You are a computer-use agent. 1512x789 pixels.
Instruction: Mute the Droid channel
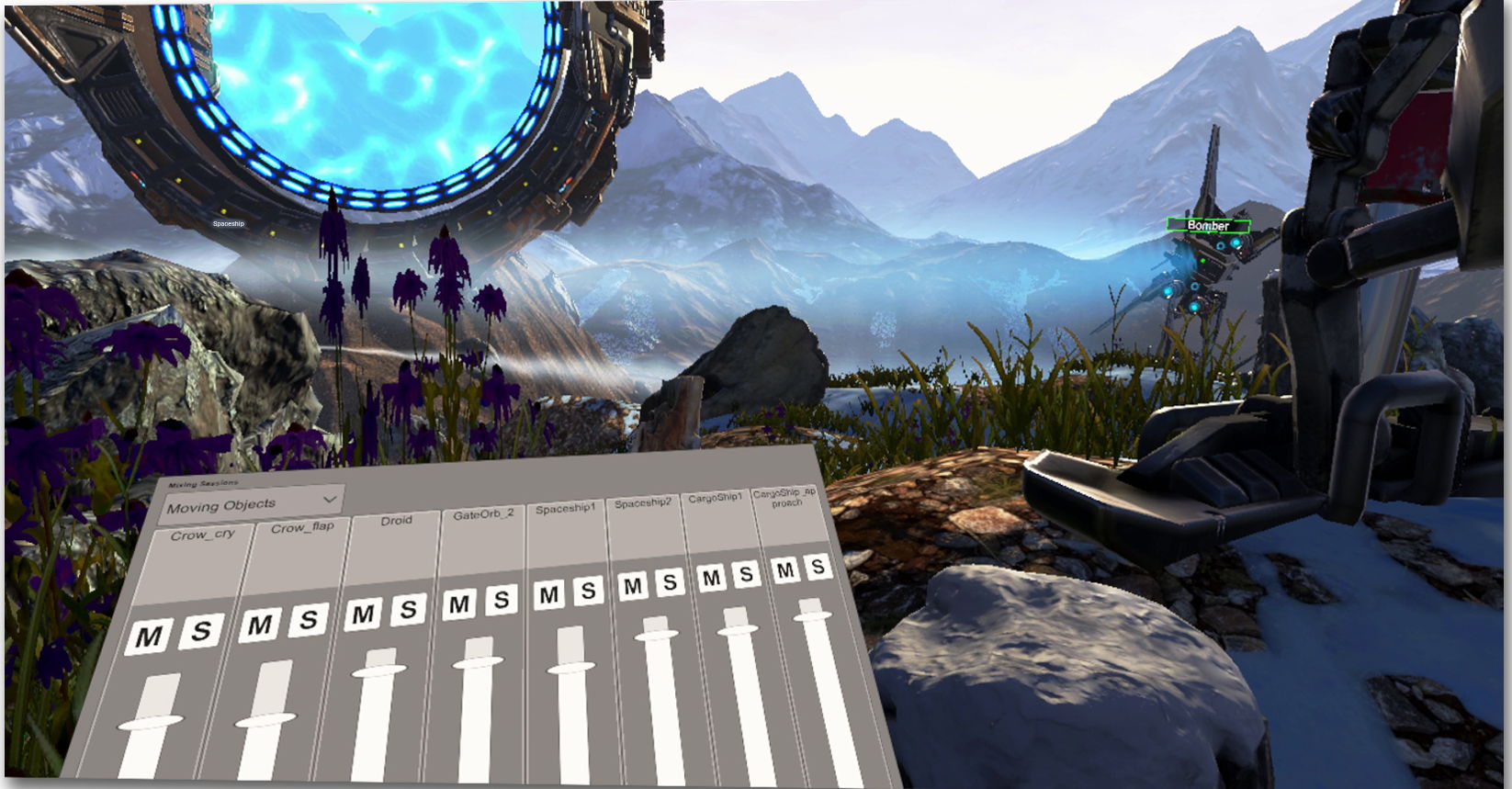[364, 612]
